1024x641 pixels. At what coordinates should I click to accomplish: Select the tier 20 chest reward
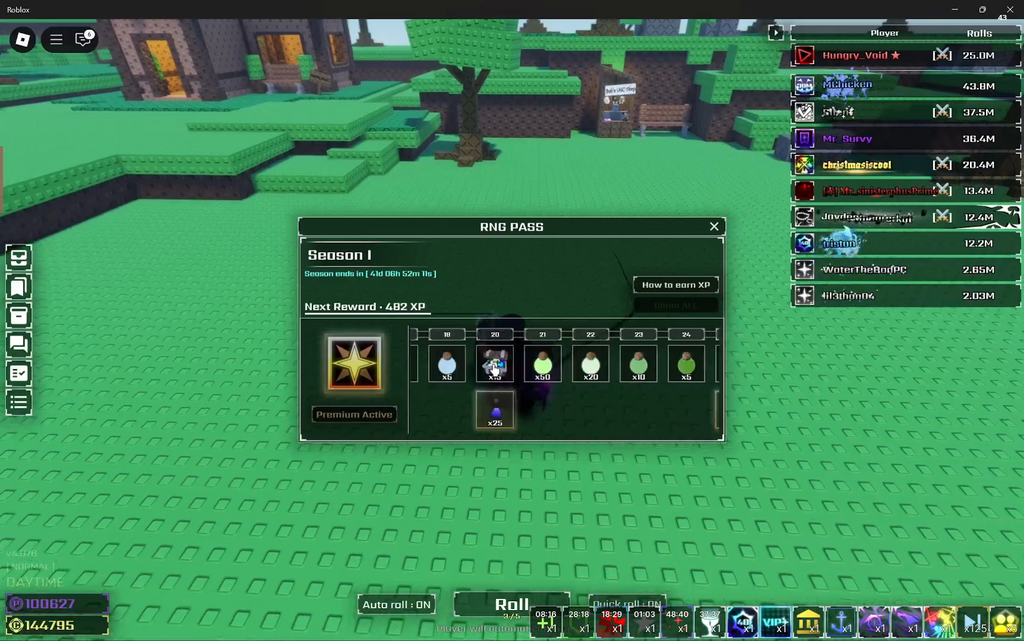tap(495, 364)
